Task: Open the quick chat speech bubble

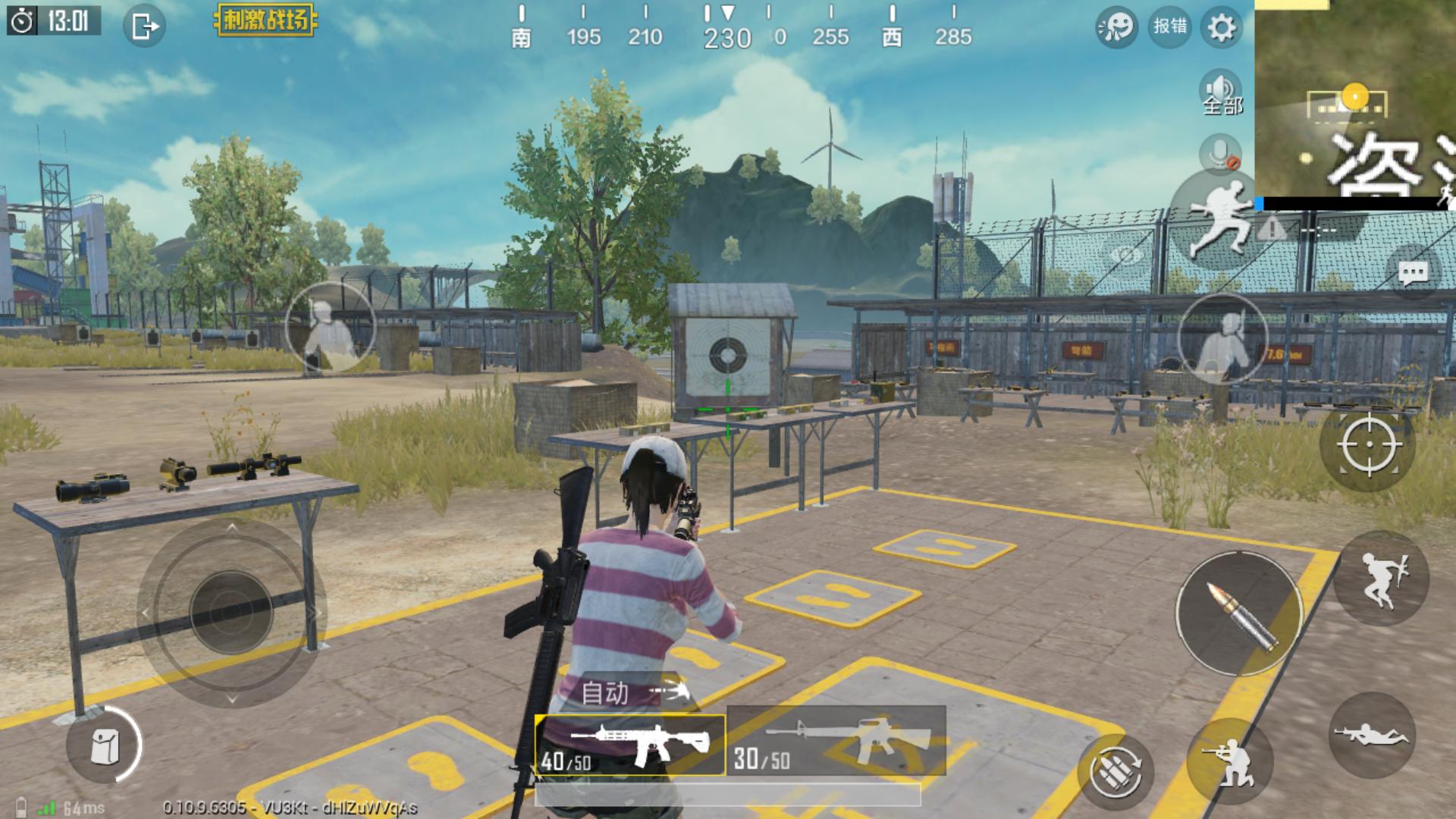Action: click(x=1413, y=273)
